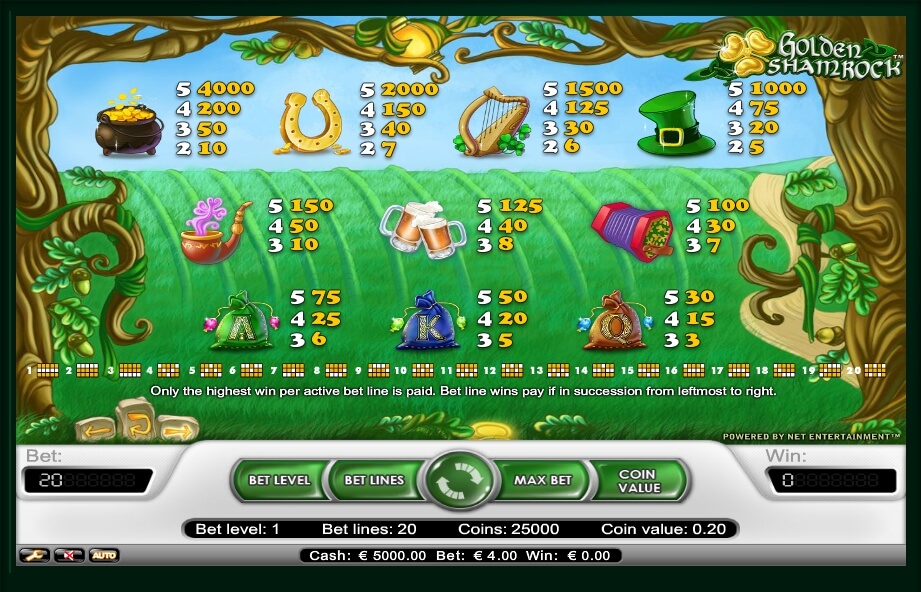The image size is (921, 592).
Task: Open the Auto play options
Action: click(103, 555)
